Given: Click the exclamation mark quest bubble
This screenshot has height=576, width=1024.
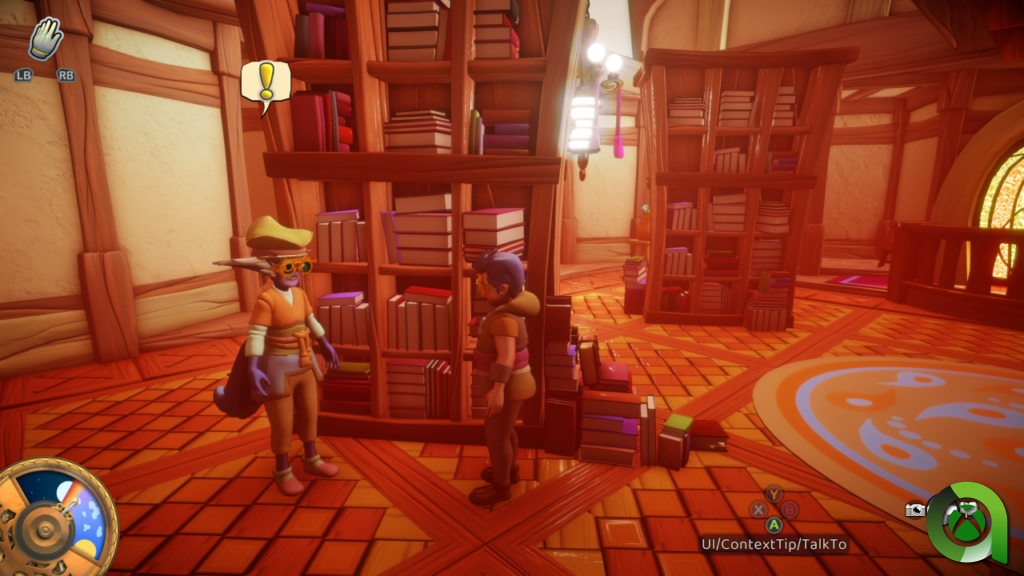Looking at the screenshot, I should 266,83.
